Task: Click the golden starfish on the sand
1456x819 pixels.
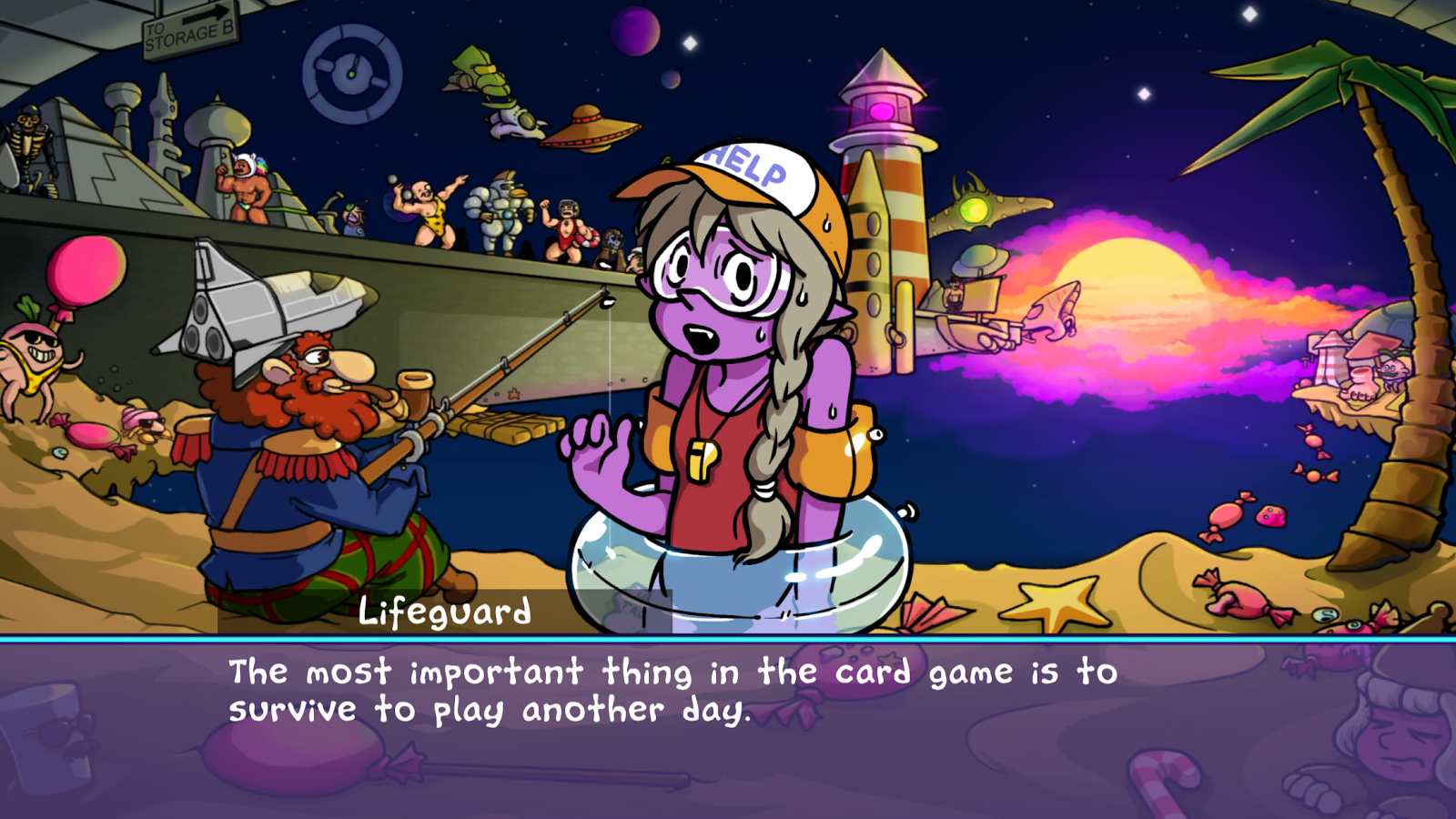Action: [x=1056, y=601]
